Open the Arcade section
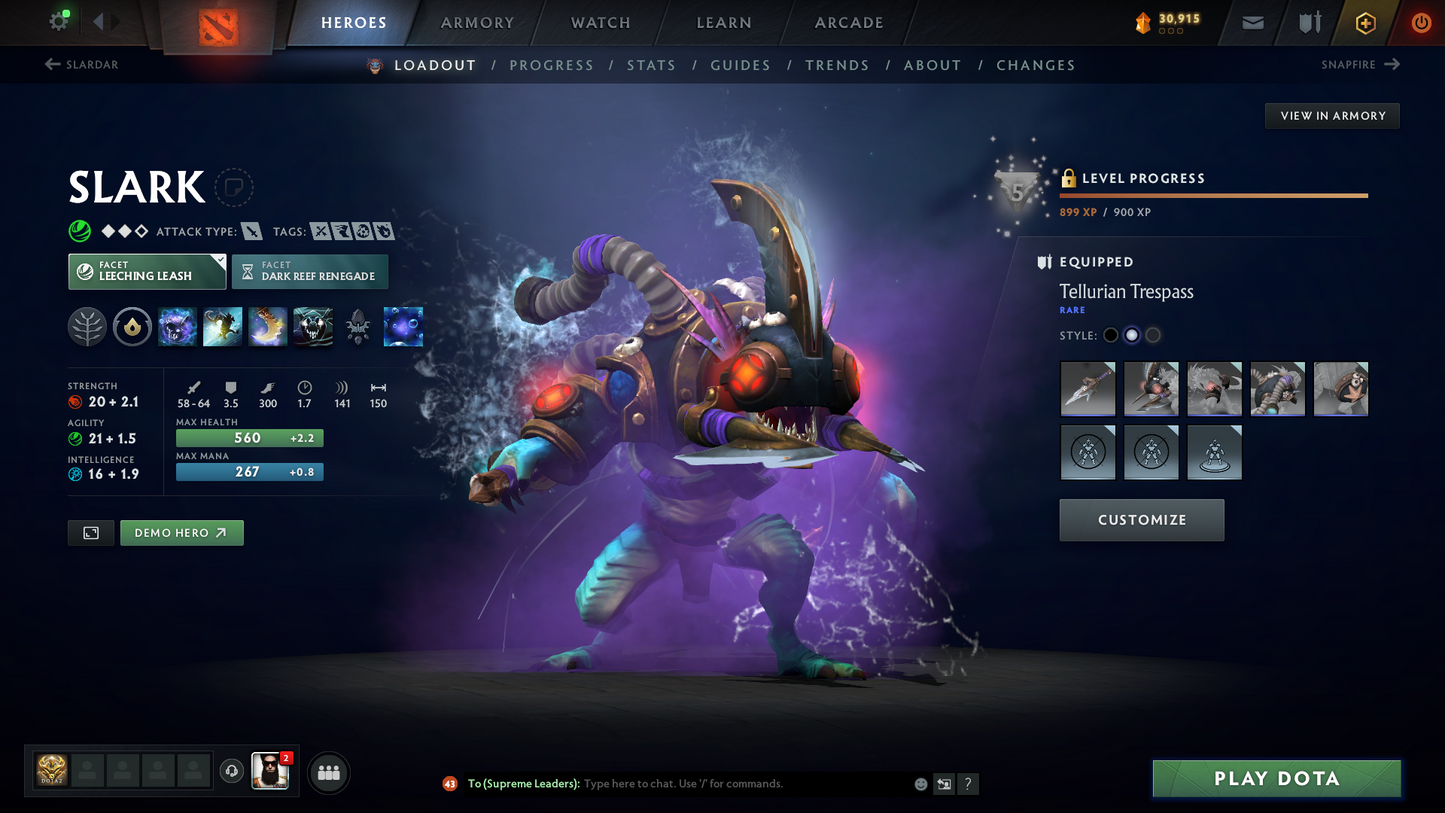1445x813 pixels. point(849,23)
